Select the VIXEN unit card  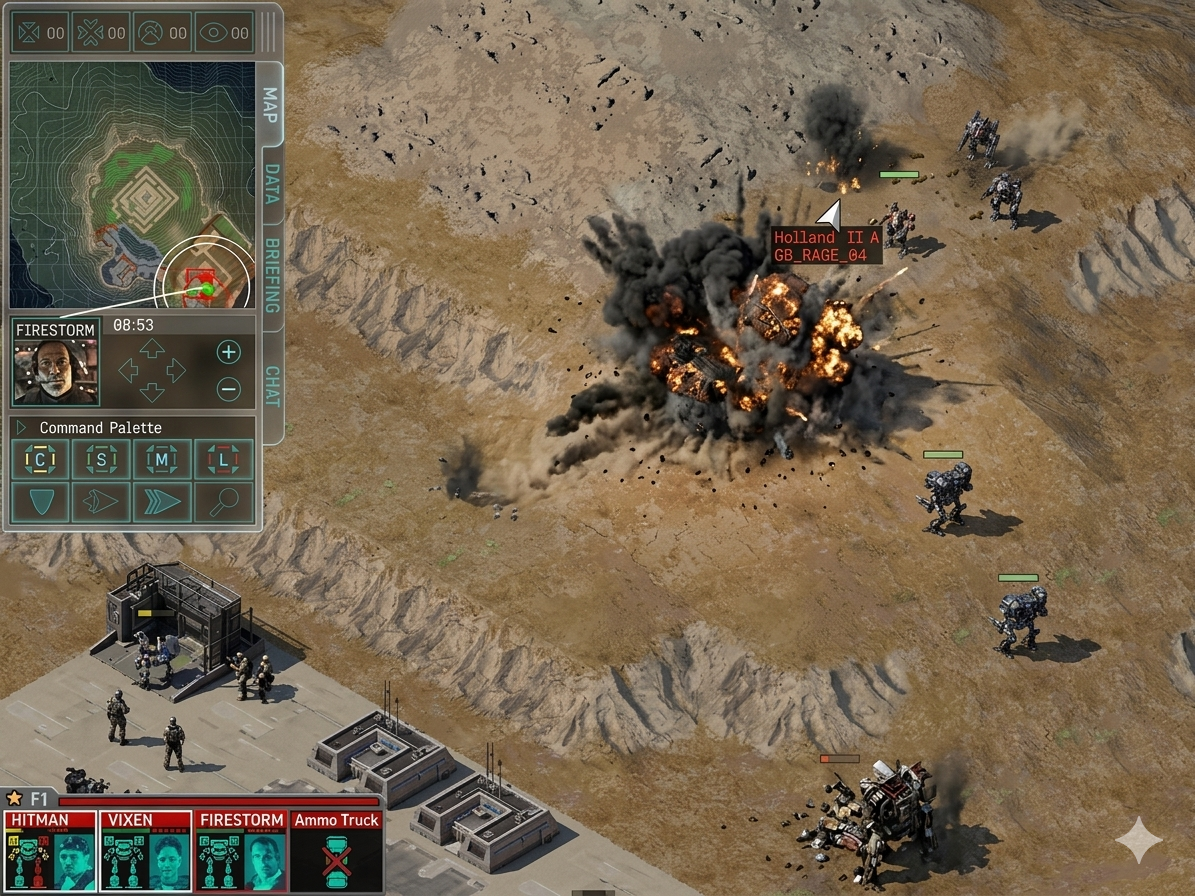pyautogui.click(x=146, y=851)
